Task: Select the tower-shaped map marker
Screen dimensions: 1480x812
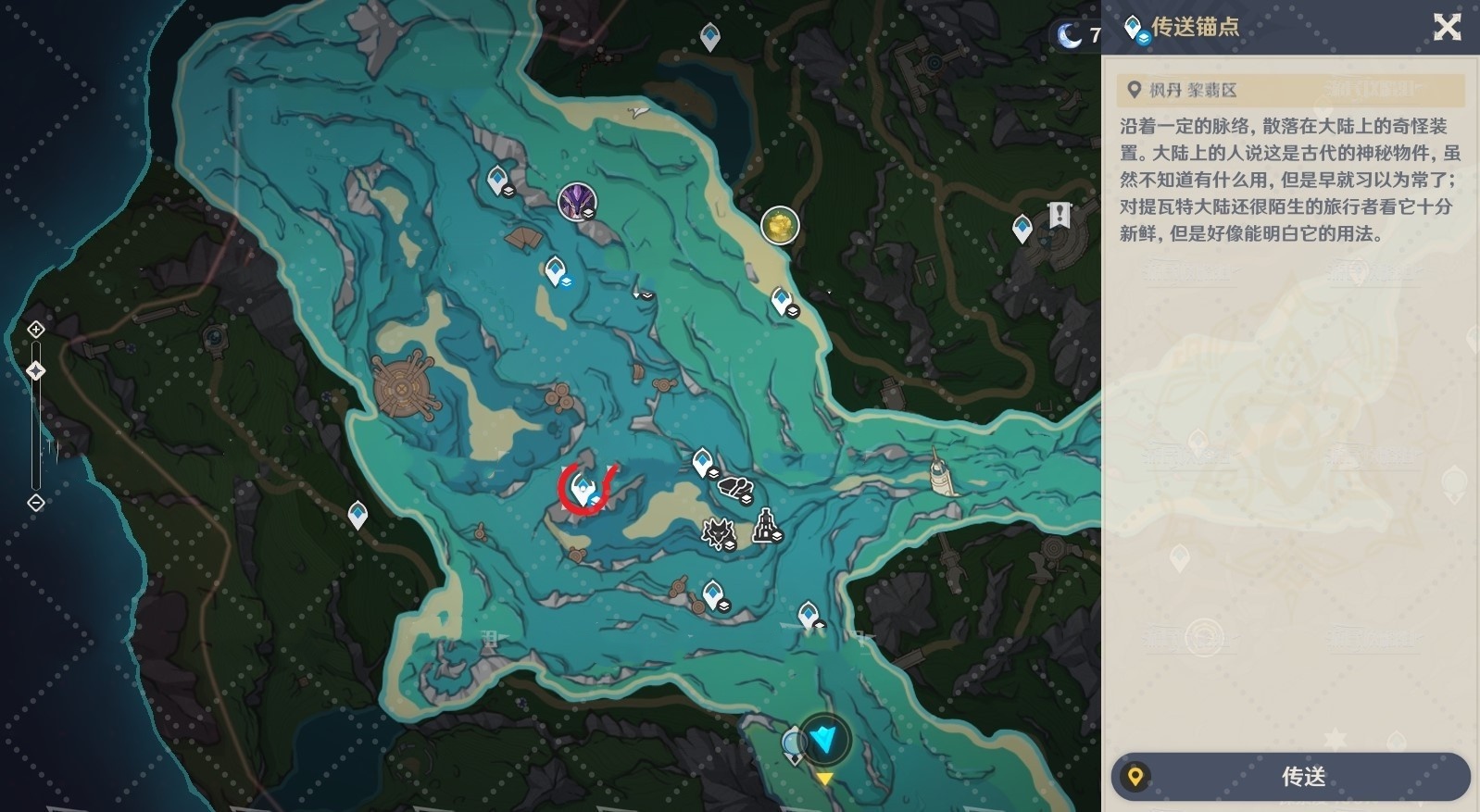Action: coord(766,526)
